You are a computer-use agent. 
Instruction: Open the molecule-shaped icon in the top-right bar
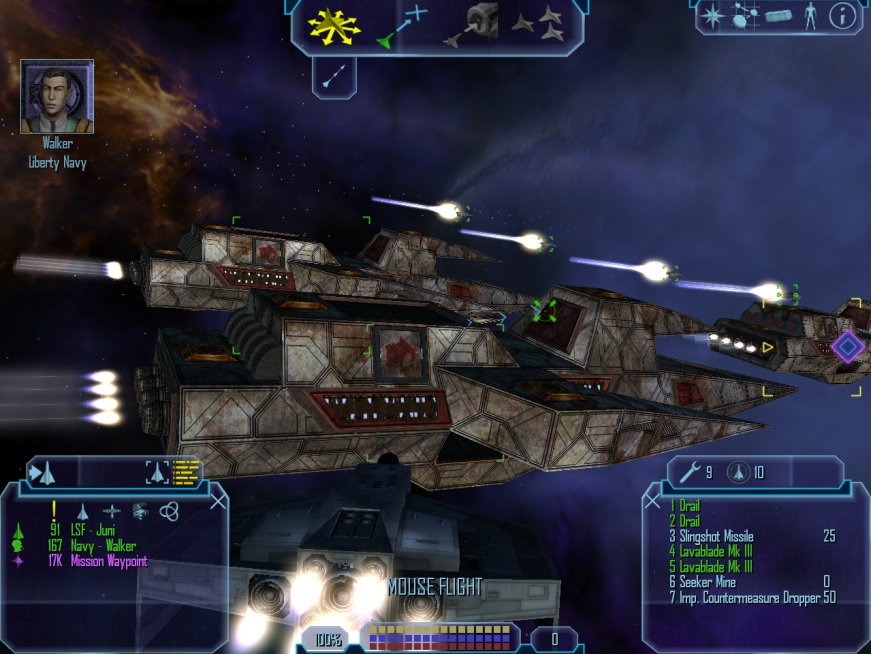point(745,16)
